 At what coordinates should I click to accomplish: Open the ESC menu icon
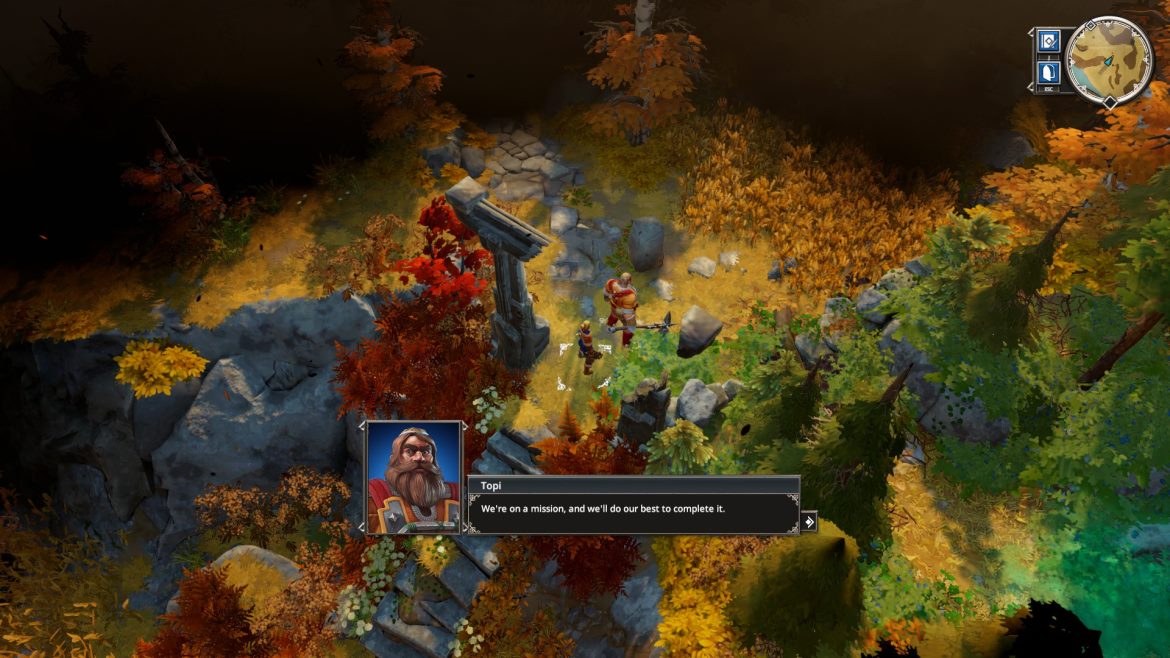[1048, 72]
